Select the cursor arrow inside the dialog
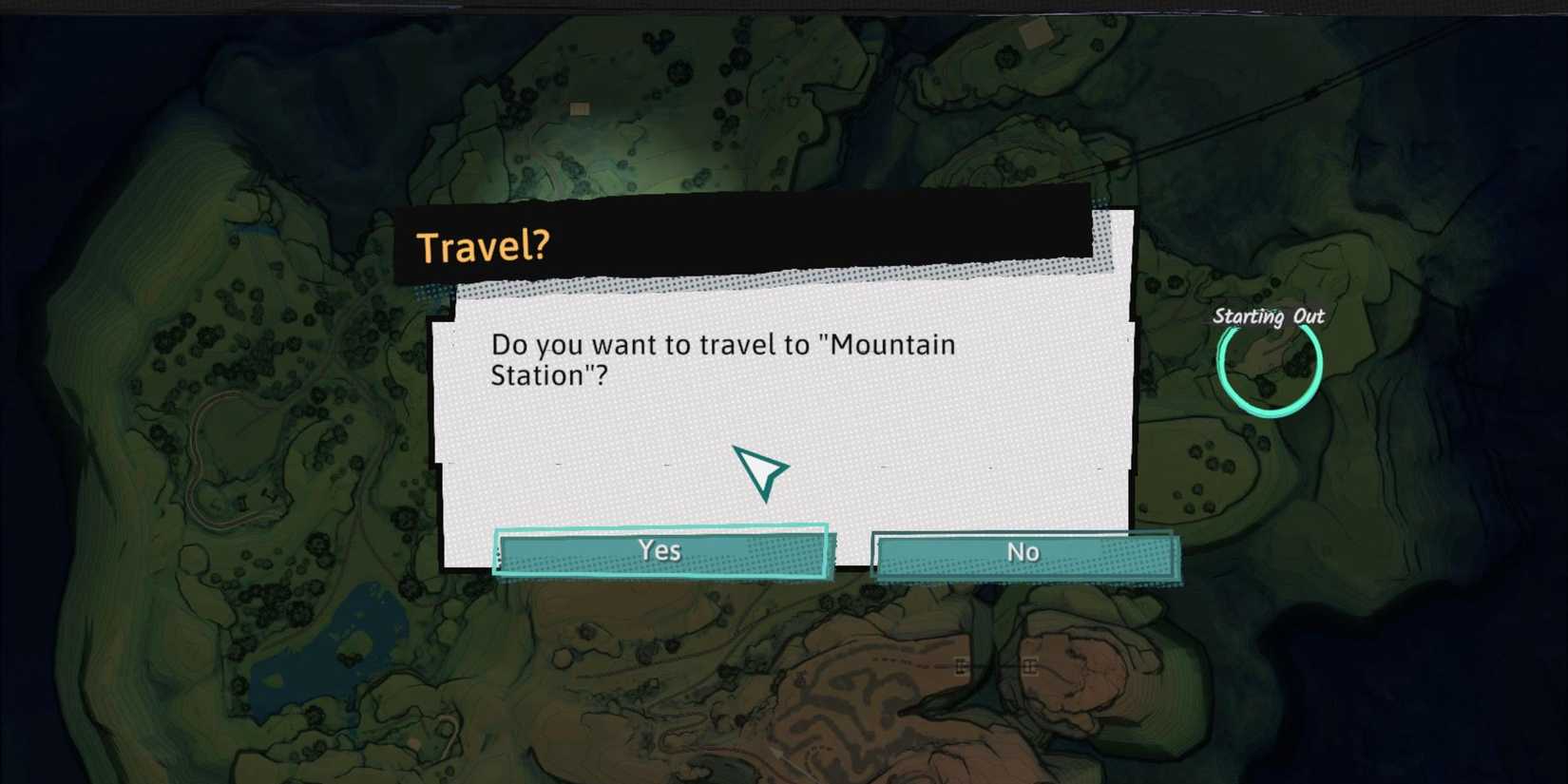This screenshot has height=784, width=1568. pos(760,470)
